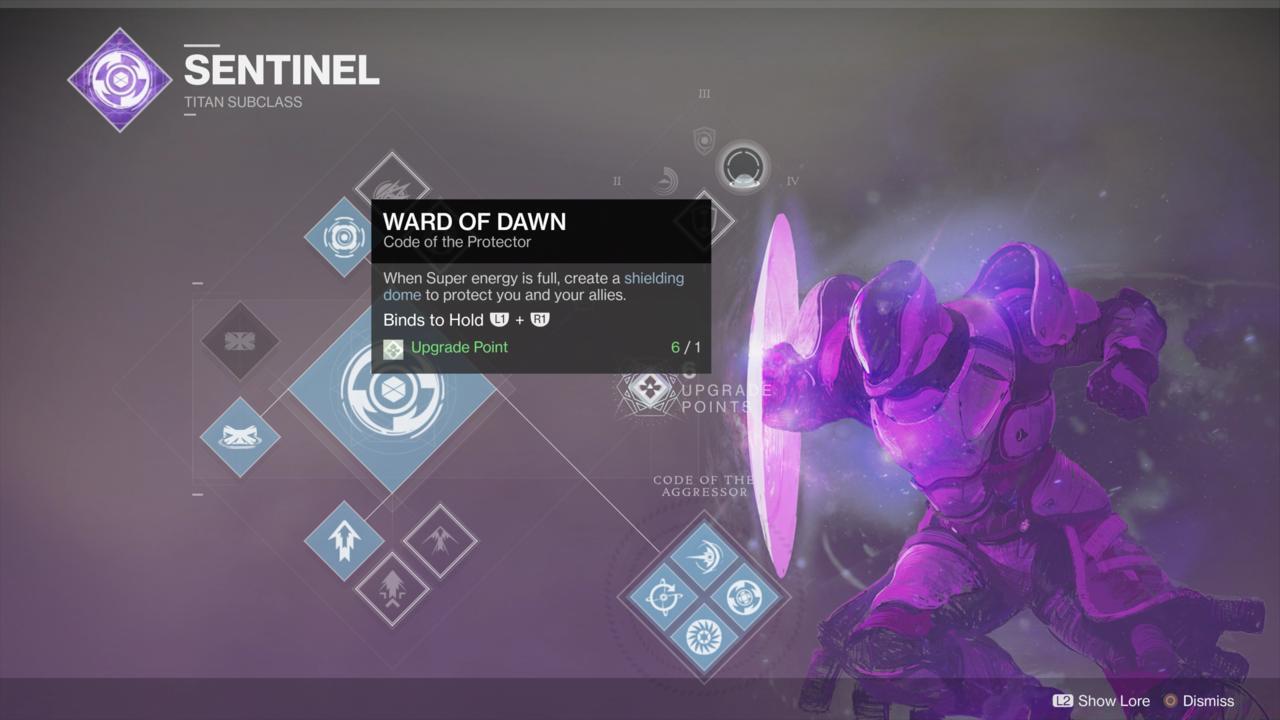Enable the Strafe Lift jump option
Viewport: 1280px width, 720px height.
pyautogui.click(x=343, y=540)
